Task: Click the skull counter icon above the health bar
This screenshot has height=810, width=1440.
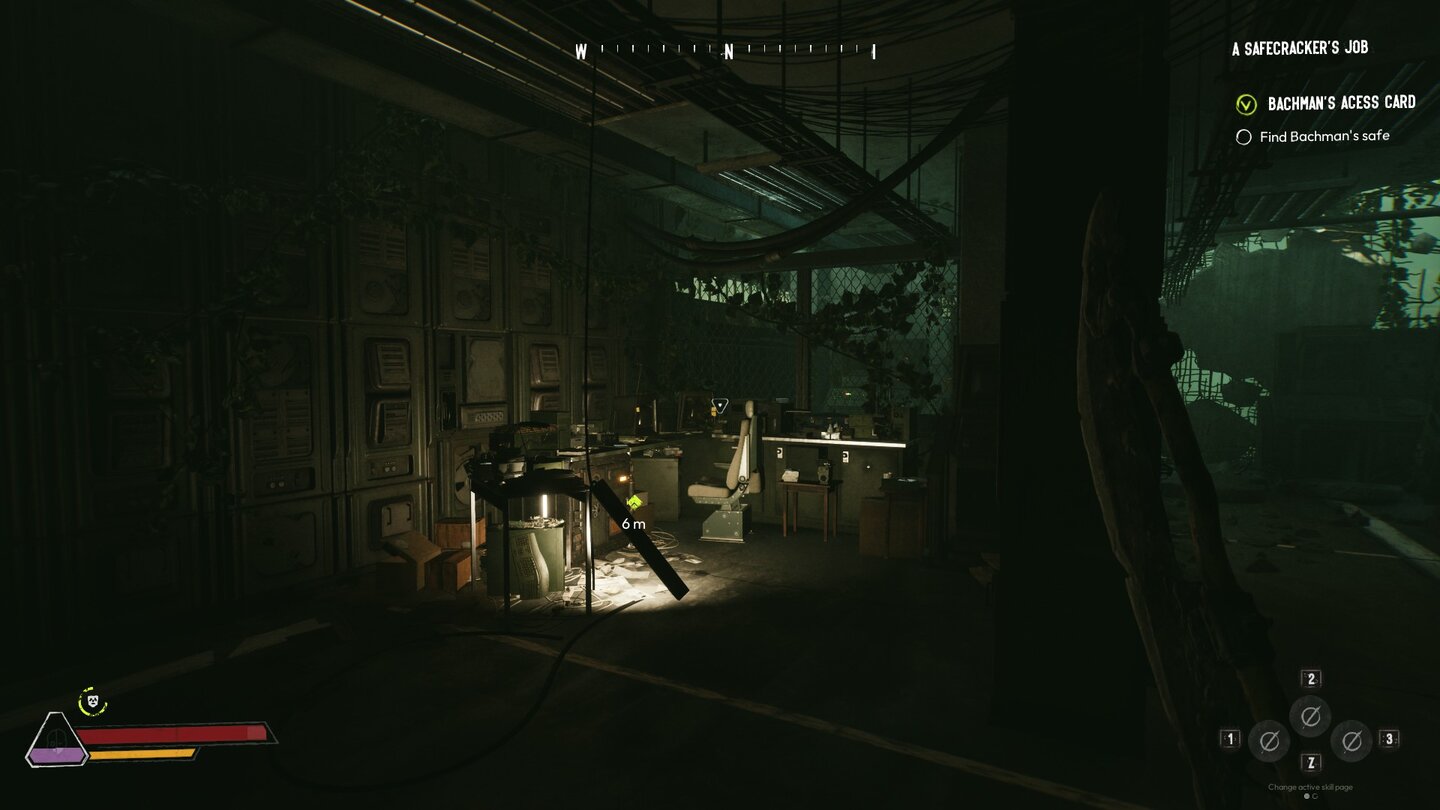Action: pos(92,701)
